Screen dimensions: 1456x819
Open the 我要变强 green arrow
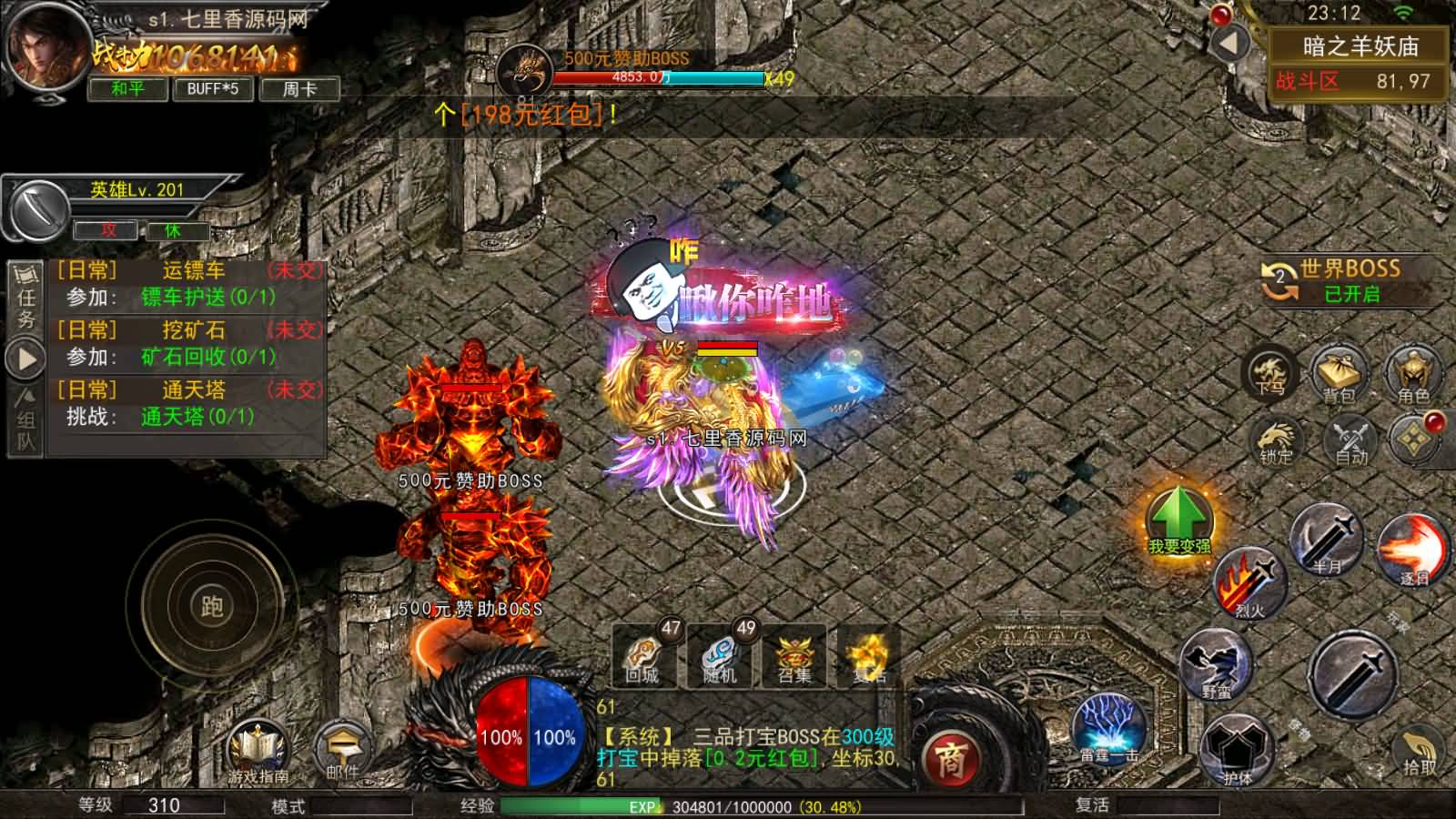pyautogui.click(x=1178, y=521)
